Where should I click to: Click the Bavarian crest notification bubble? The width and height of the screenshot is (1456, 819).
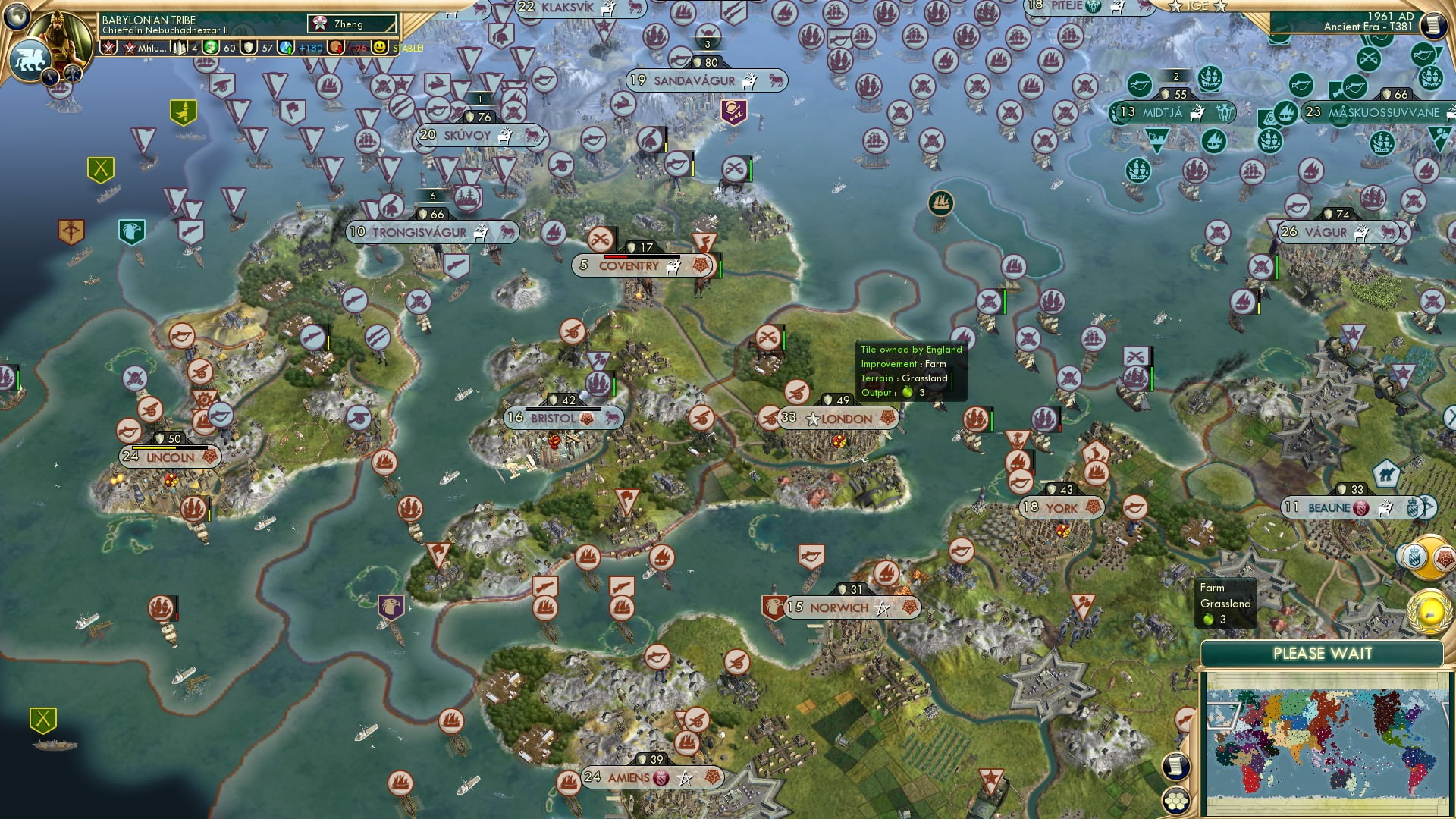(1415, 557)
